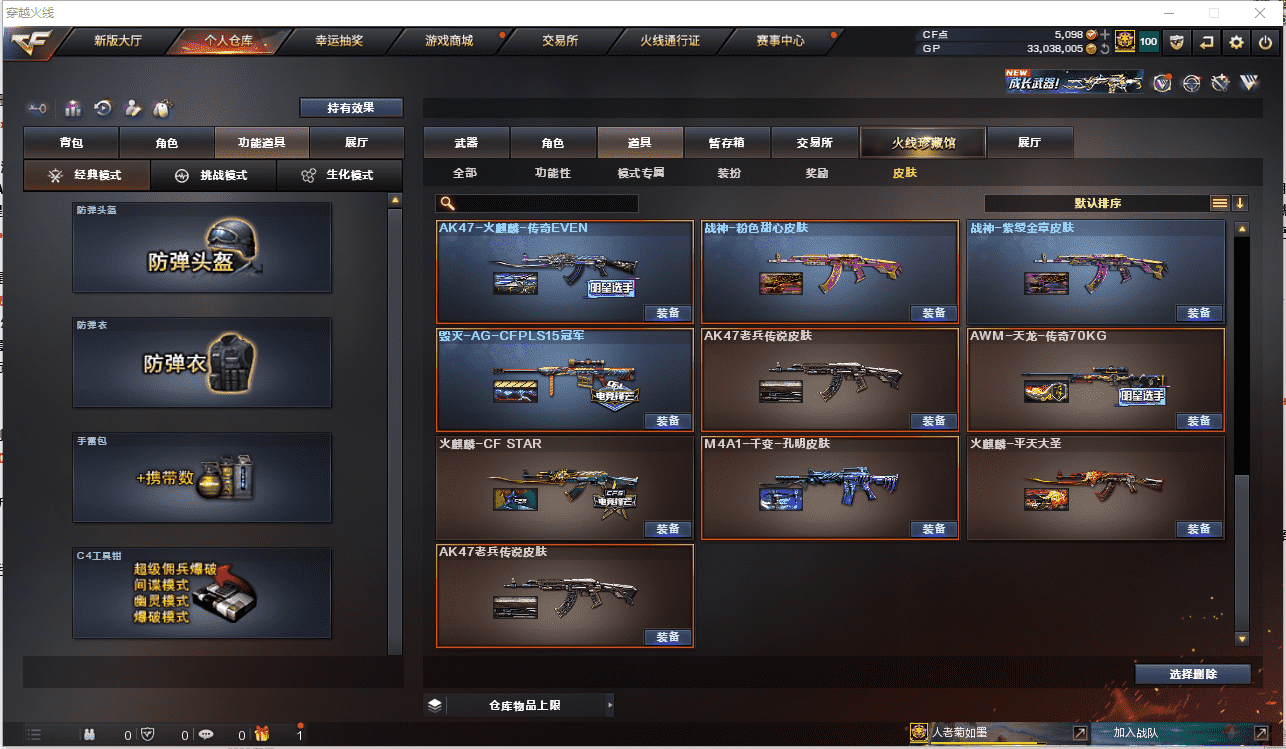Filter items by 功能性 category
This screenshot has width=1286, height=749.
click(x=553, y=173)
